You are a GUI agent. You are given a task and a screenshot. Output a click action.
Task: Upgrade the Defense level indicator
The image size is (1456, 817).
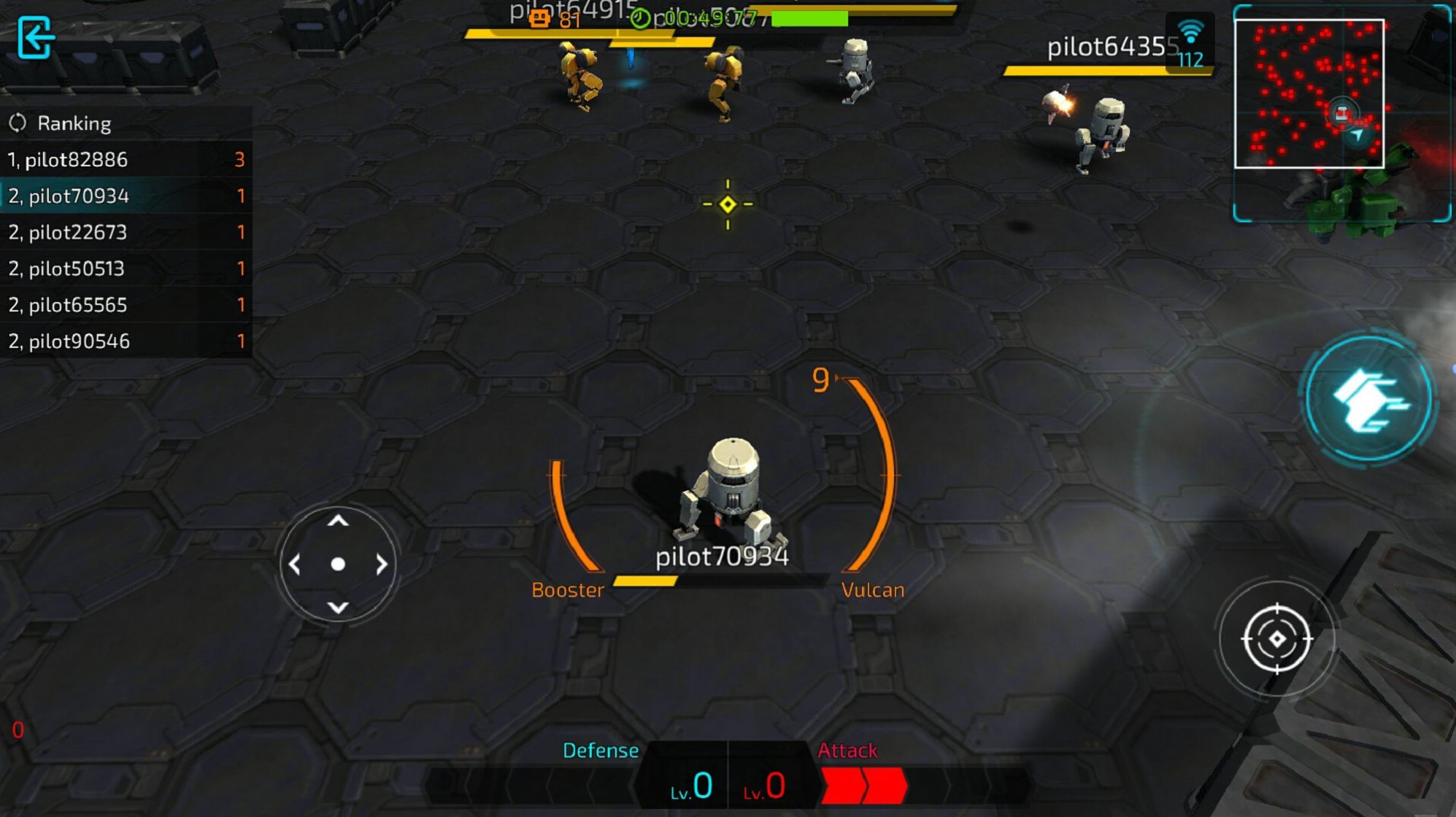pyautogui.click(x=690, y=786)
